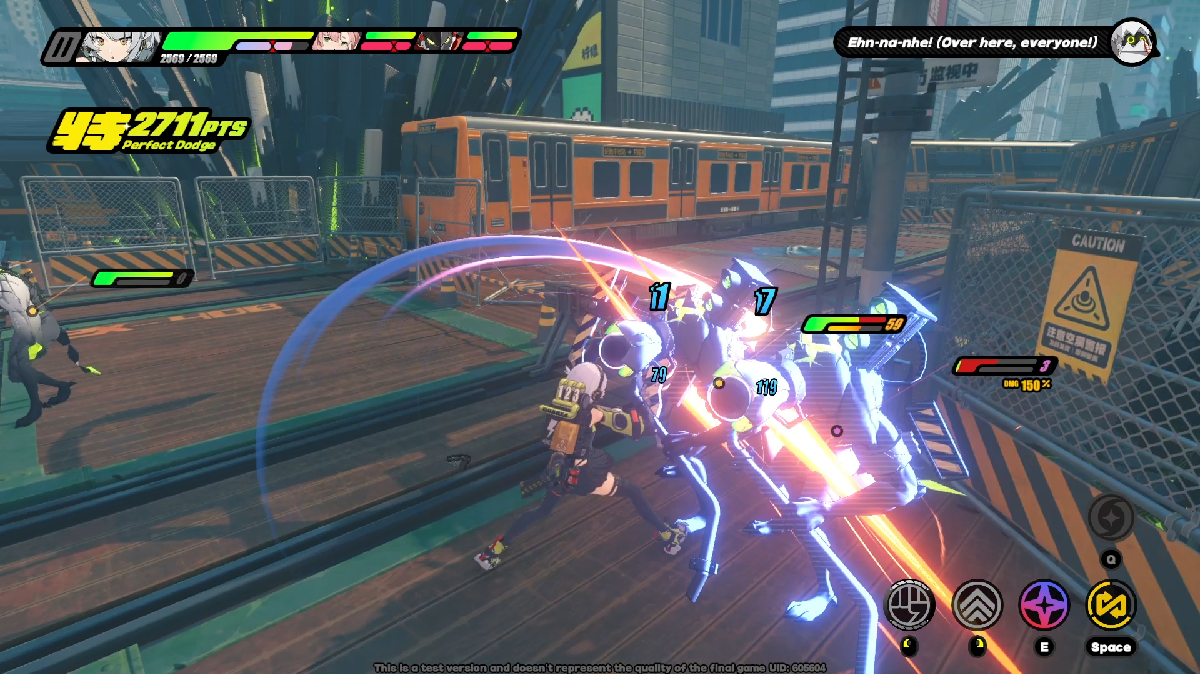
Task: Activate the triple-chevron dodge icon
Action: click(976, 604)
